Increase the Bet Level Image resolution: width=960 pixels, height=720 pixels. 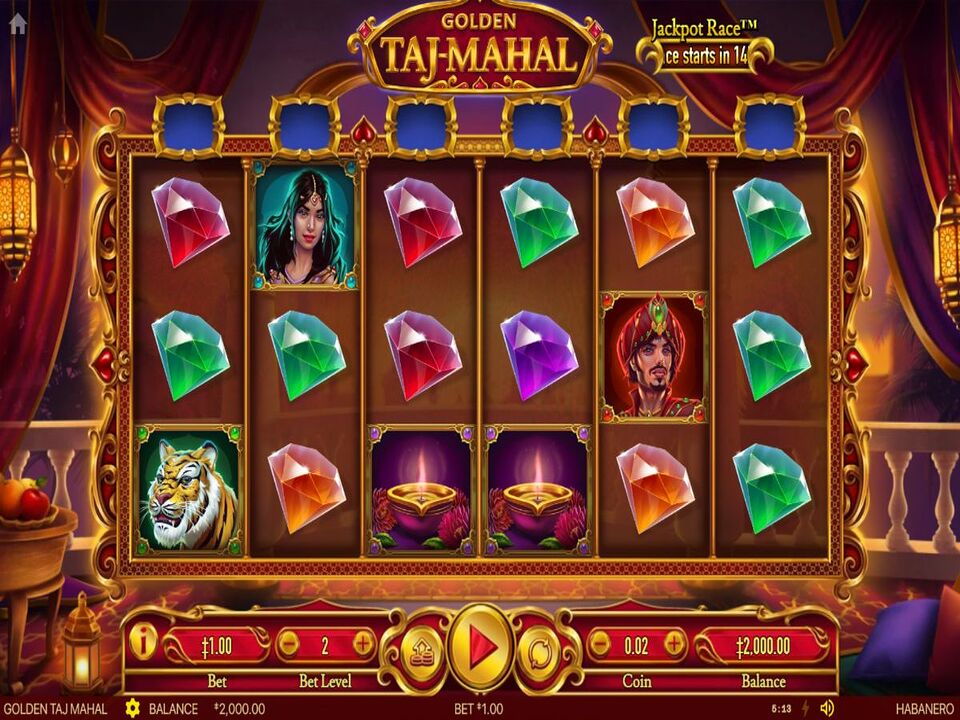363,643
